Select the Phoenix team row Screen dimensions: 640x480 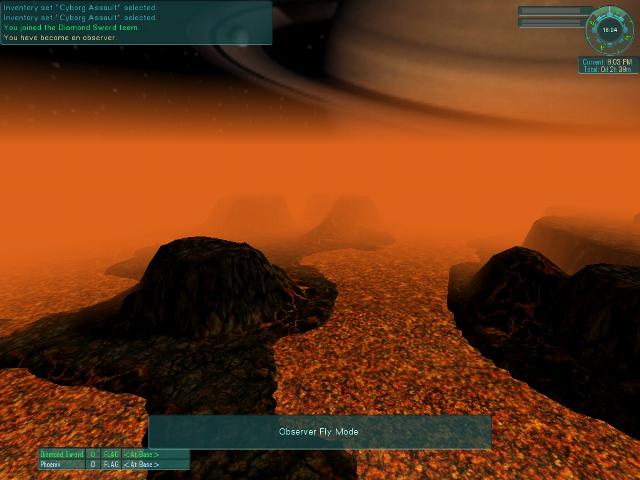pyautogui.click(x=113, y=464)
